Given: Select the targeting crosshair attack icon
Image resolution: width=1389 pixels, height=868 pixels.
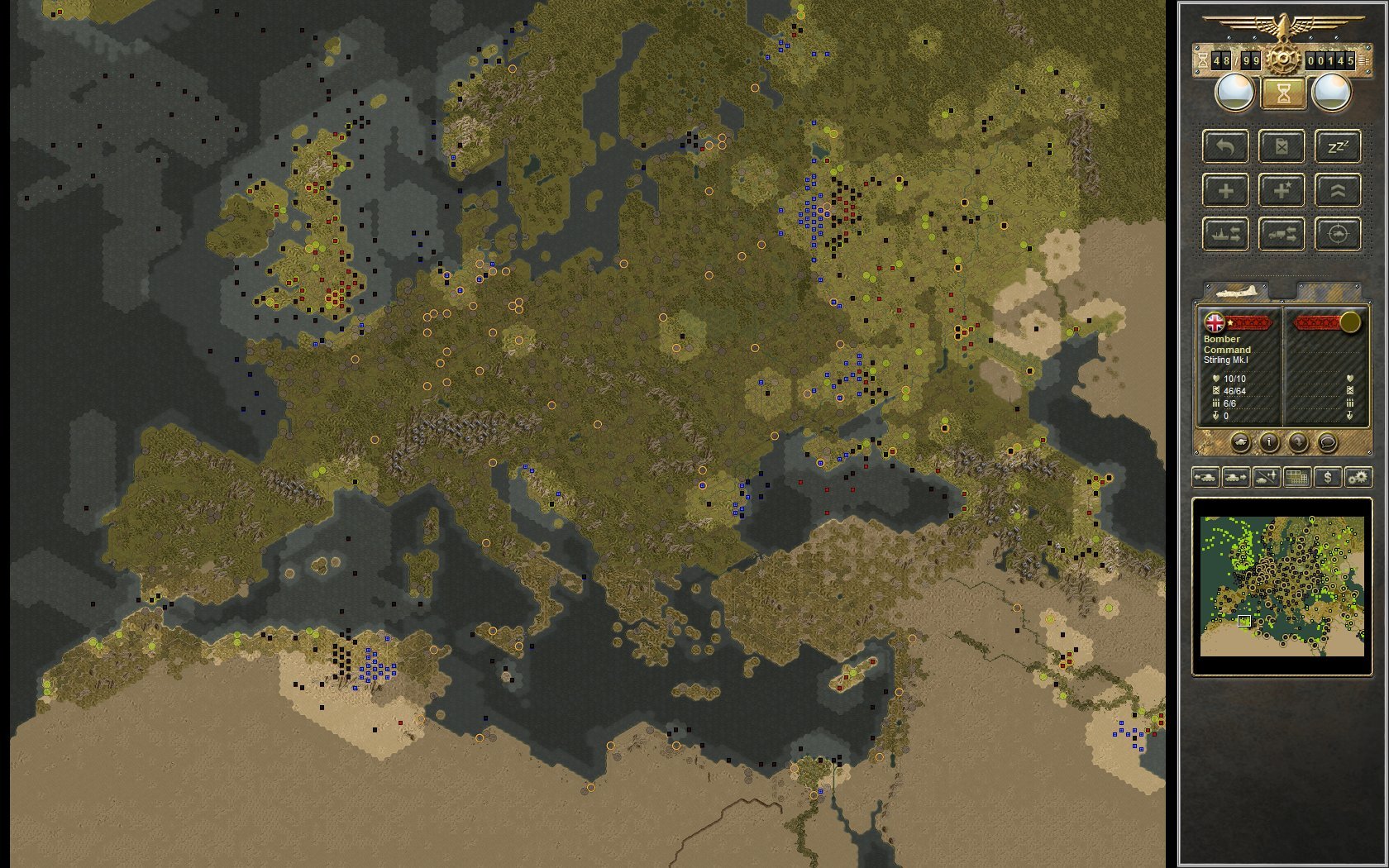Looking at the screenshot, I should point(1338,235).
